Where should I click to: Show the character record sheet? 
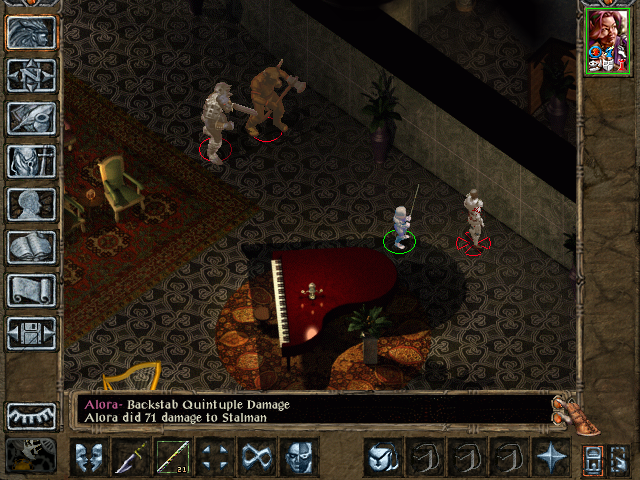(x=31, y=203)
